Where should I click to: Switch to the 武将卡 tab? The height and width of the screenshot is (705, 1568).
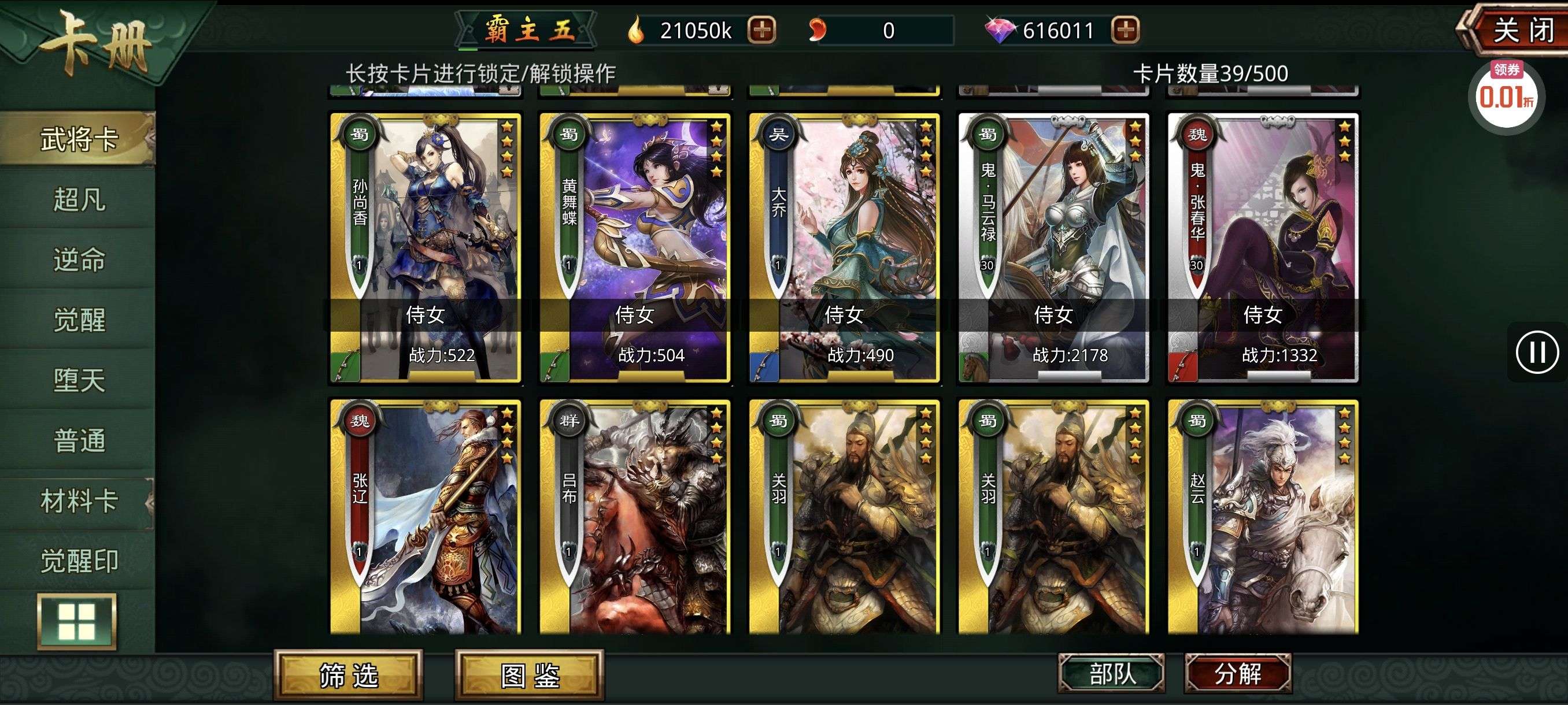click(79, 139)
